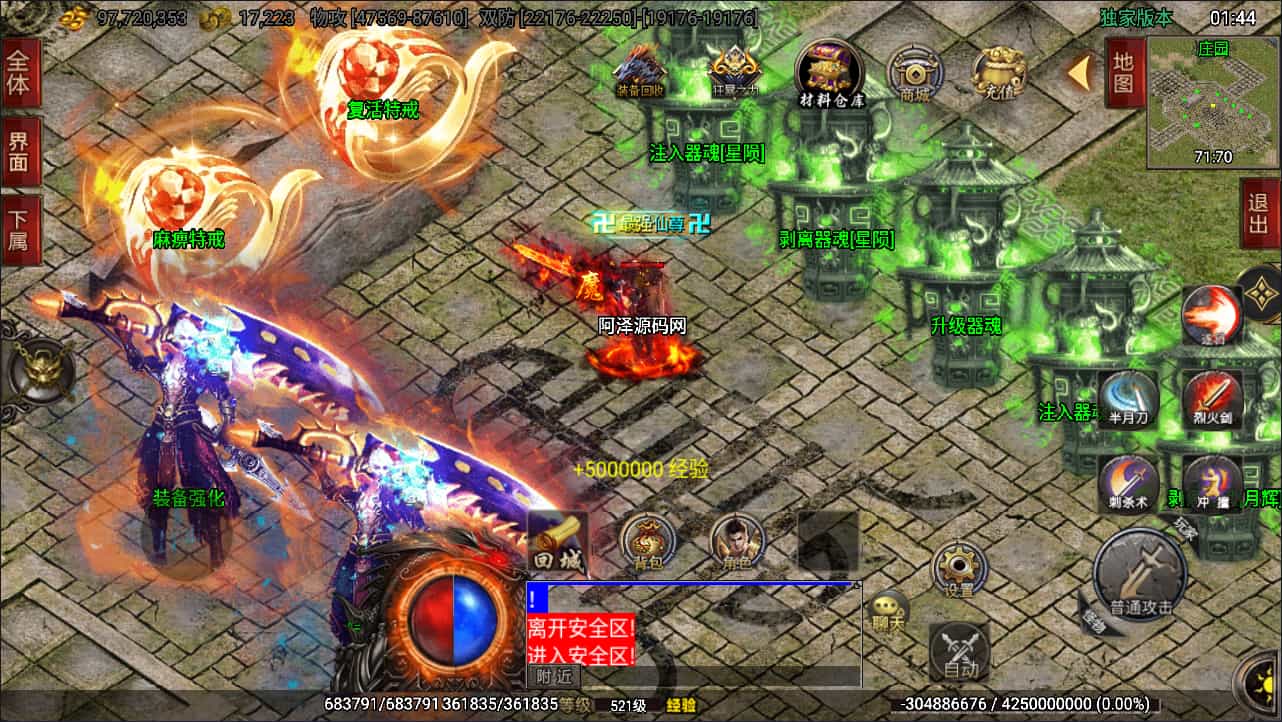Trigger the 冲撞 charge skill
The image size is (1282, 722).
pos(1212,484)
